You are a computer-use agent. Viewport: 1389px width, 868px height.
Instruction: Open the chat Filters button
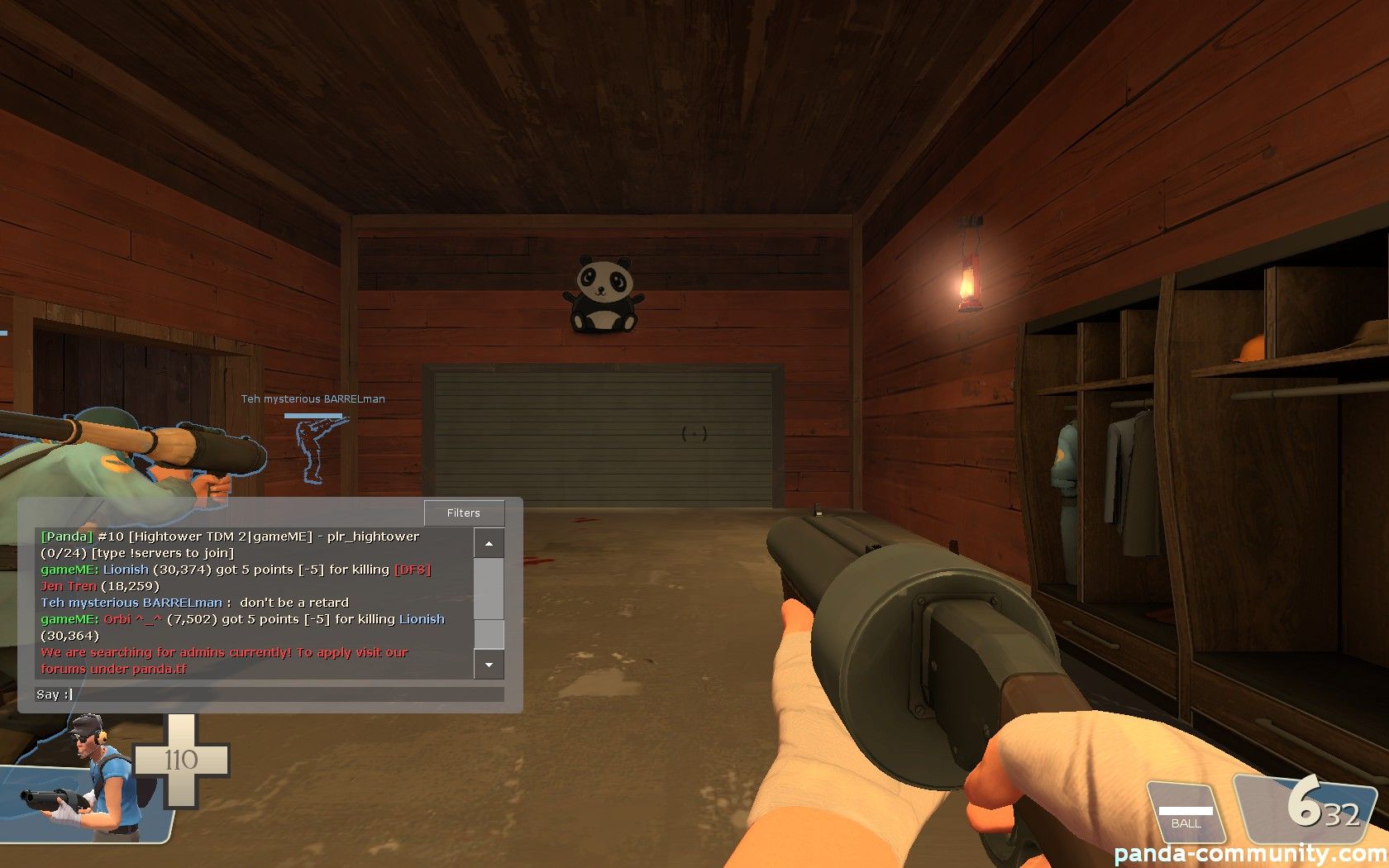[463, 513]
